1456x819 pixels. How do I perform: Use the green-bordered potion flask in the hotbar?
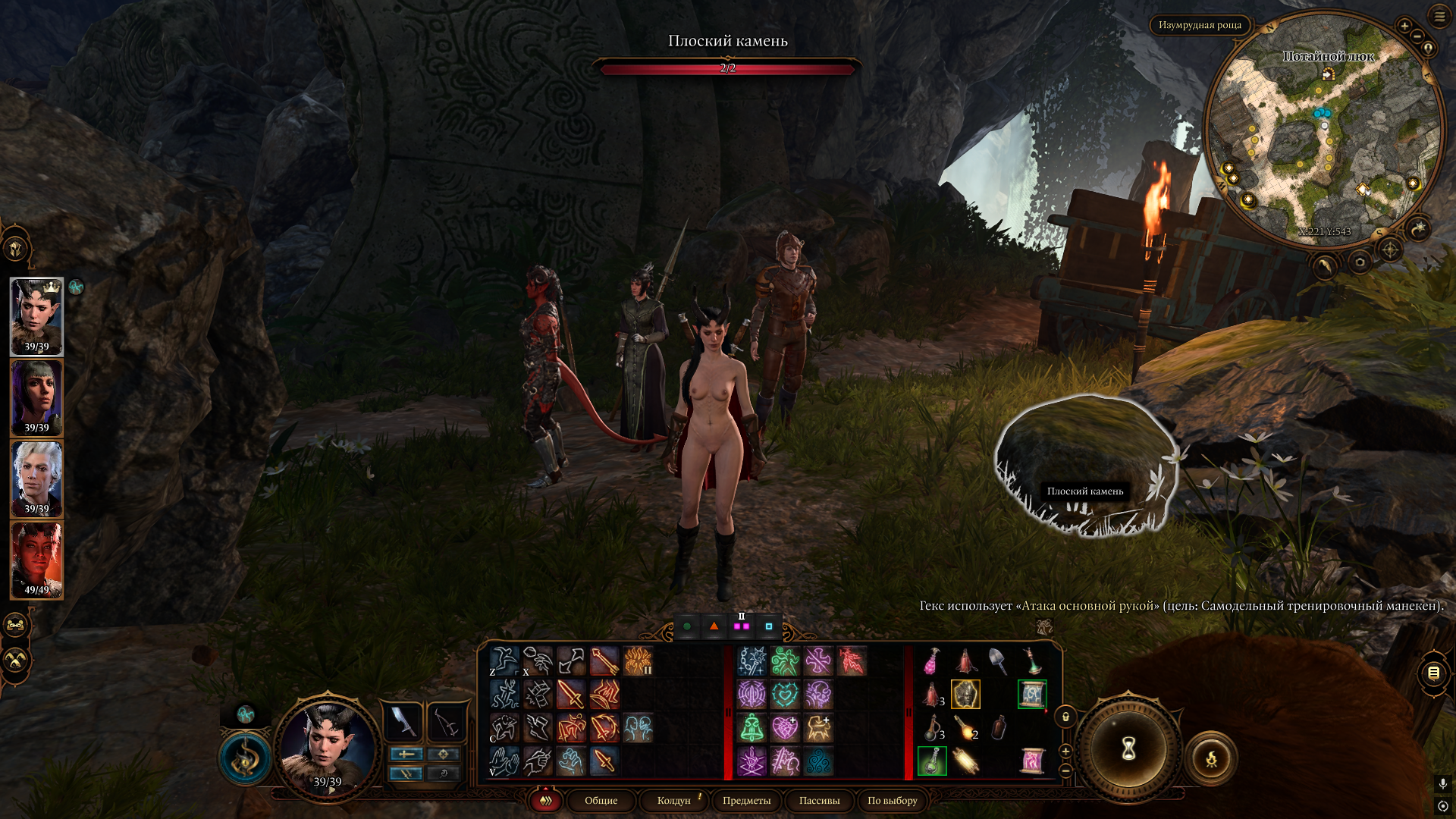(x=932, y=761)
